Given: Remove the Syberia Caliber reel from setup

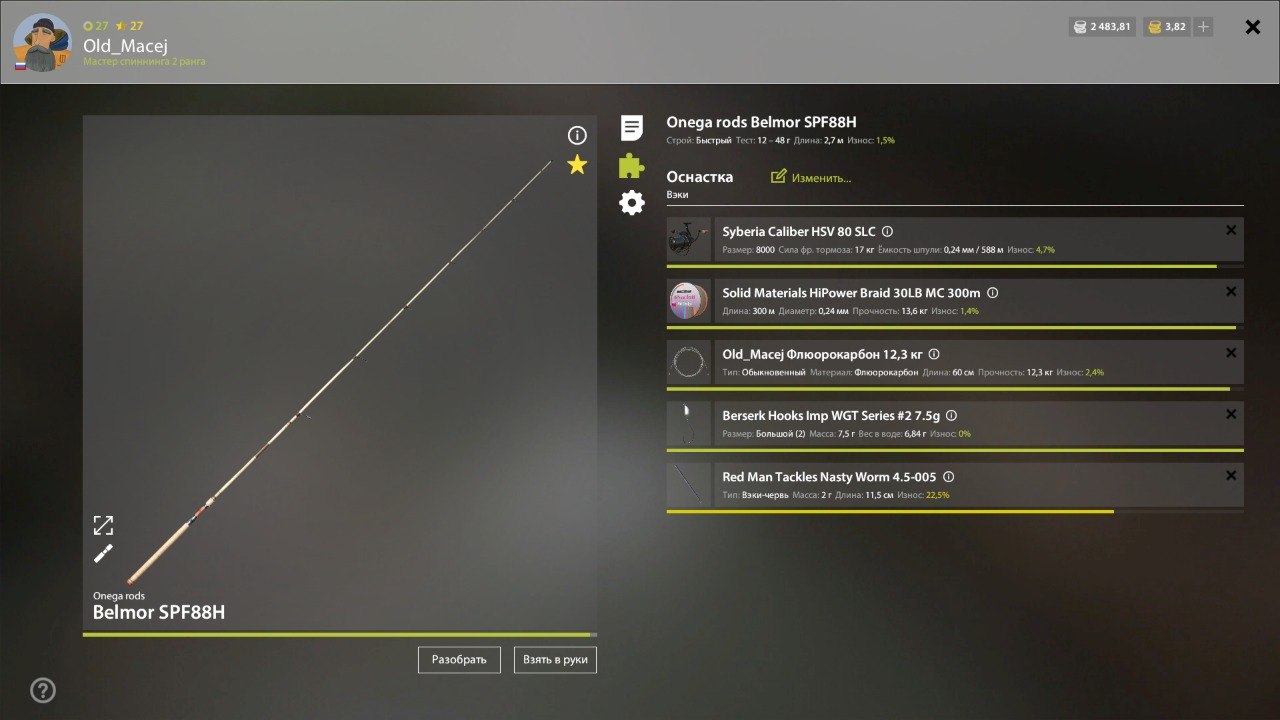Looking at the screenshot, I should point(1231,230).
